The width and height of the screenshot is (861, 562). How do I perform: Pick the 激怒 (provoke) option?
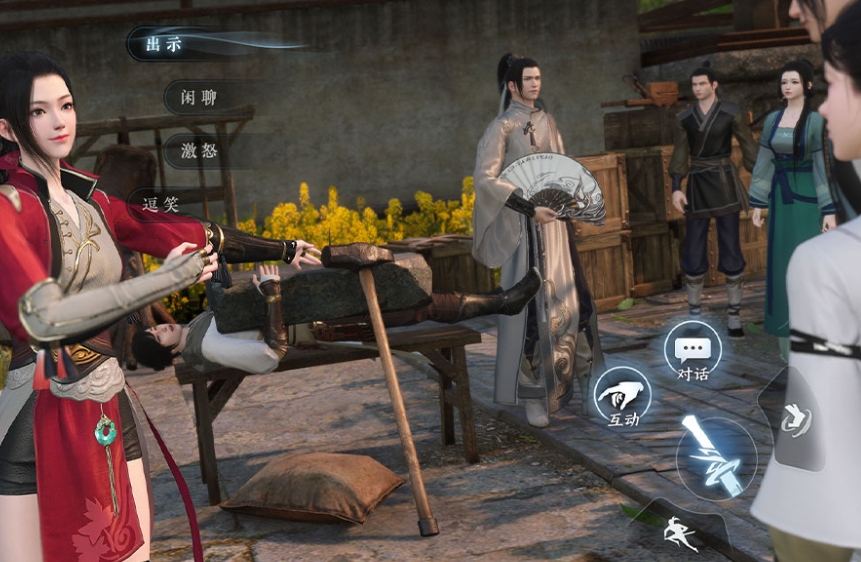pyautogui.click(x=196, y=151)
